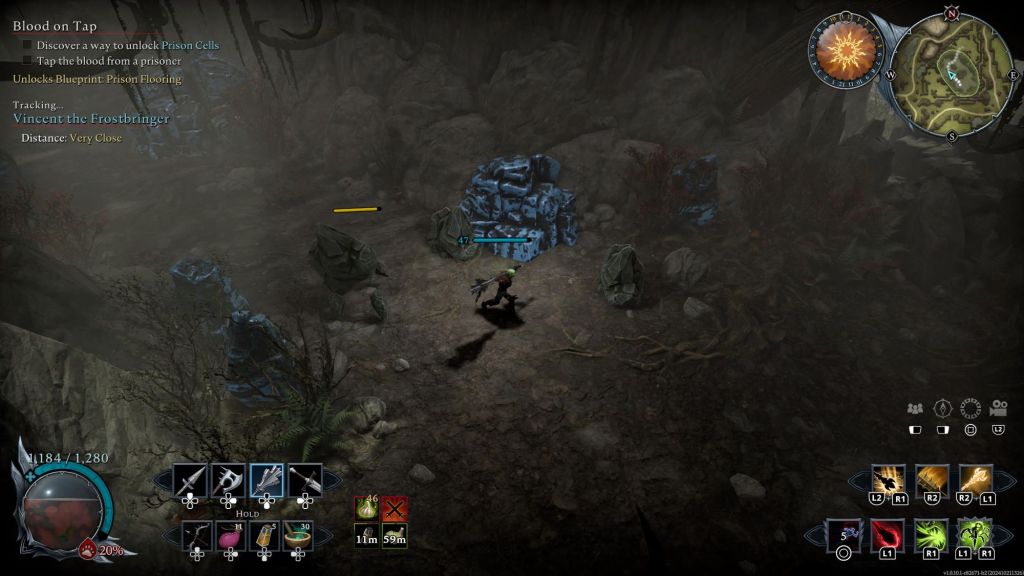Use the golden mace weapon skill
The height and width of the screenshot is (576, 1024).
pyautogui.click(x=974, y=480)
